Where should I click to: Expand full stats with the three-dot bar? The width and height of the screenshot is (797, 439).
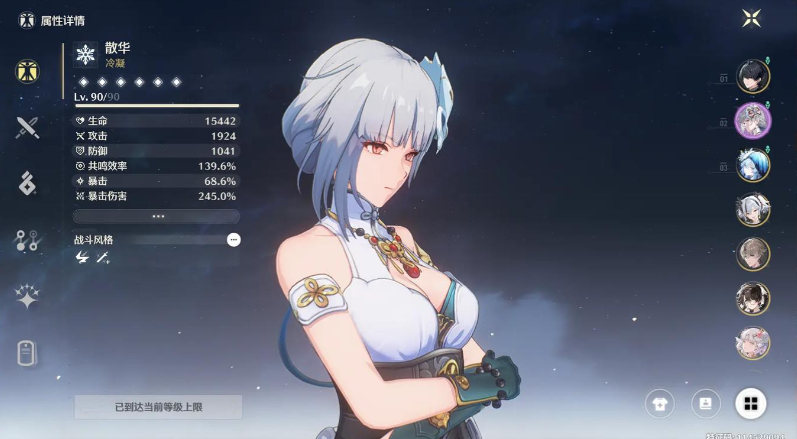click(x=157, y=216)
